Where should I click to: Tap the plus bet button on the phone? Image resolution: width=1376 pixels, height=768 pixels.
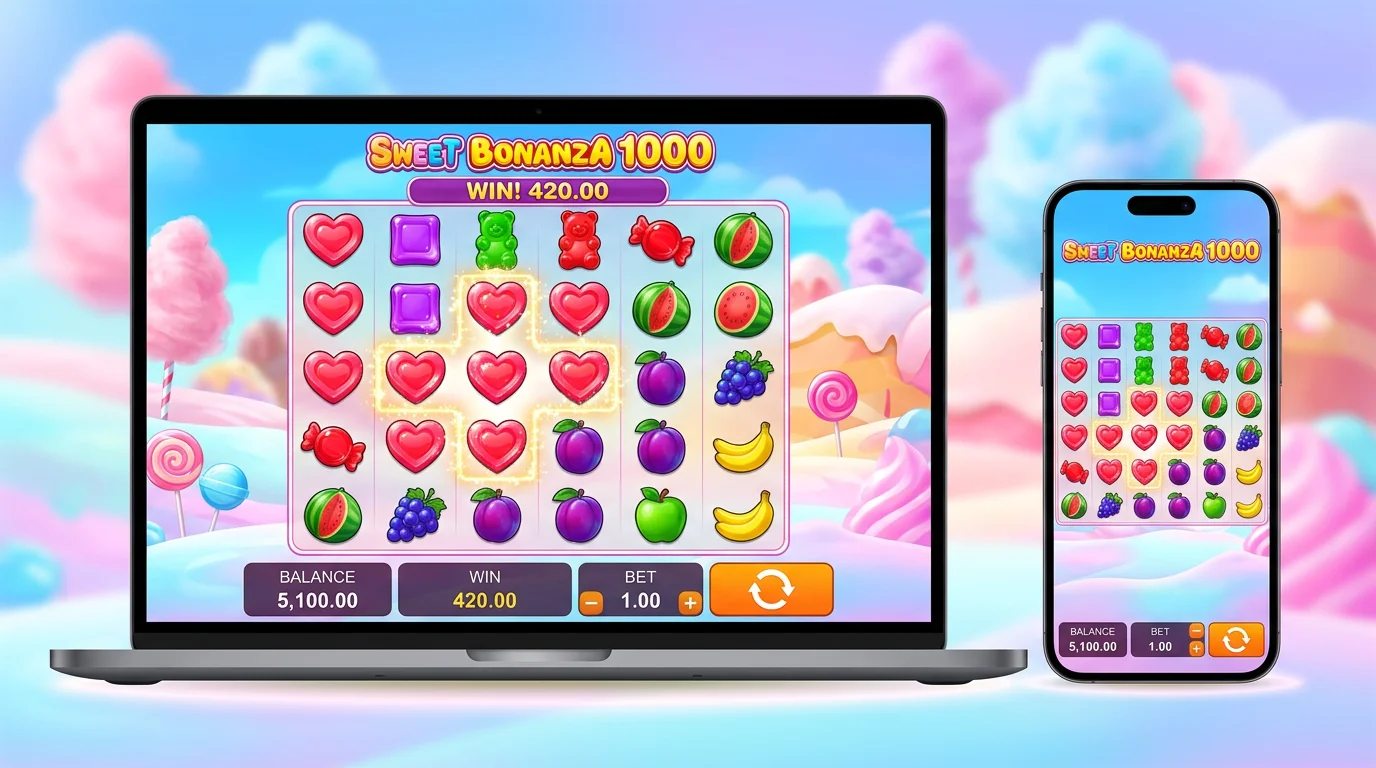pos(1197,648)
